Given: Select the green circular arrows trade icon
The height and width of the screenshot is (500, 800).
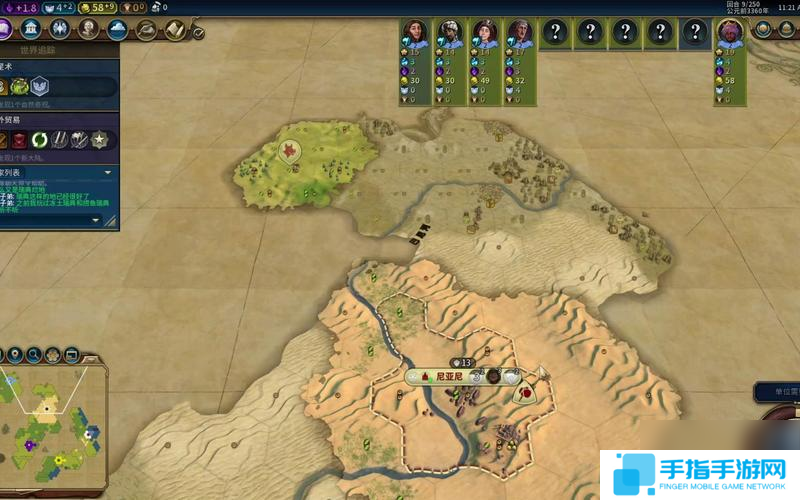Looking at the screenshot, I should 40,139.
